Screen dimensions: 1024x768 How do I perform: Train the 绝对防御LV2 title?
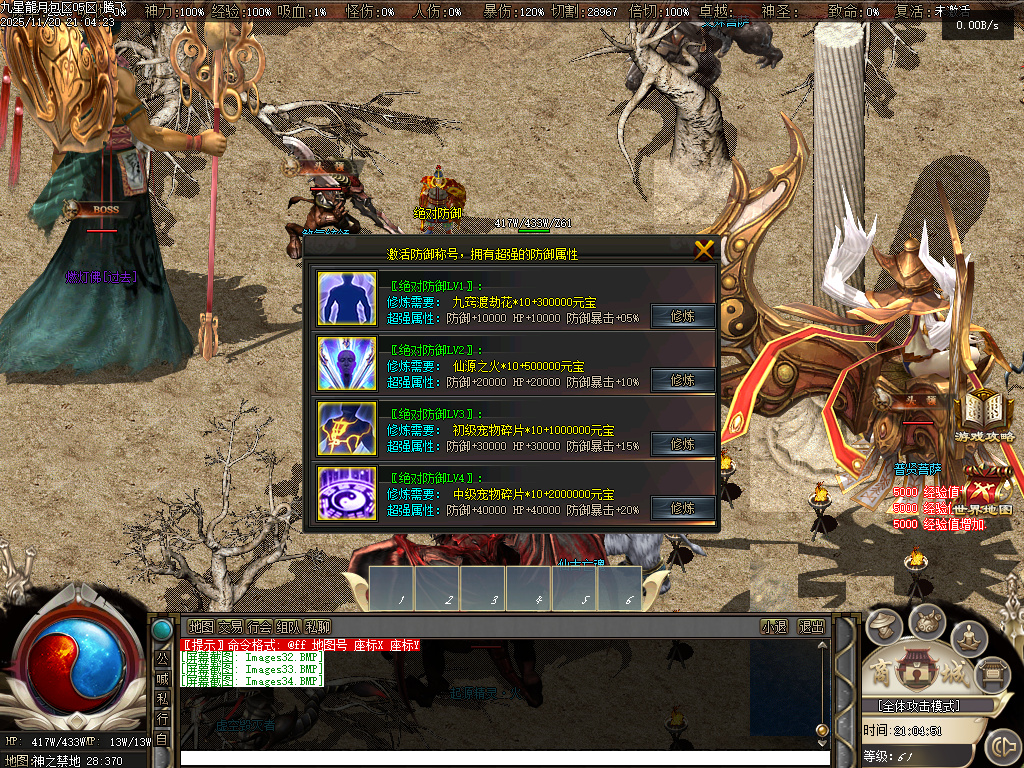pyautogui.click(x=683, y=381)
